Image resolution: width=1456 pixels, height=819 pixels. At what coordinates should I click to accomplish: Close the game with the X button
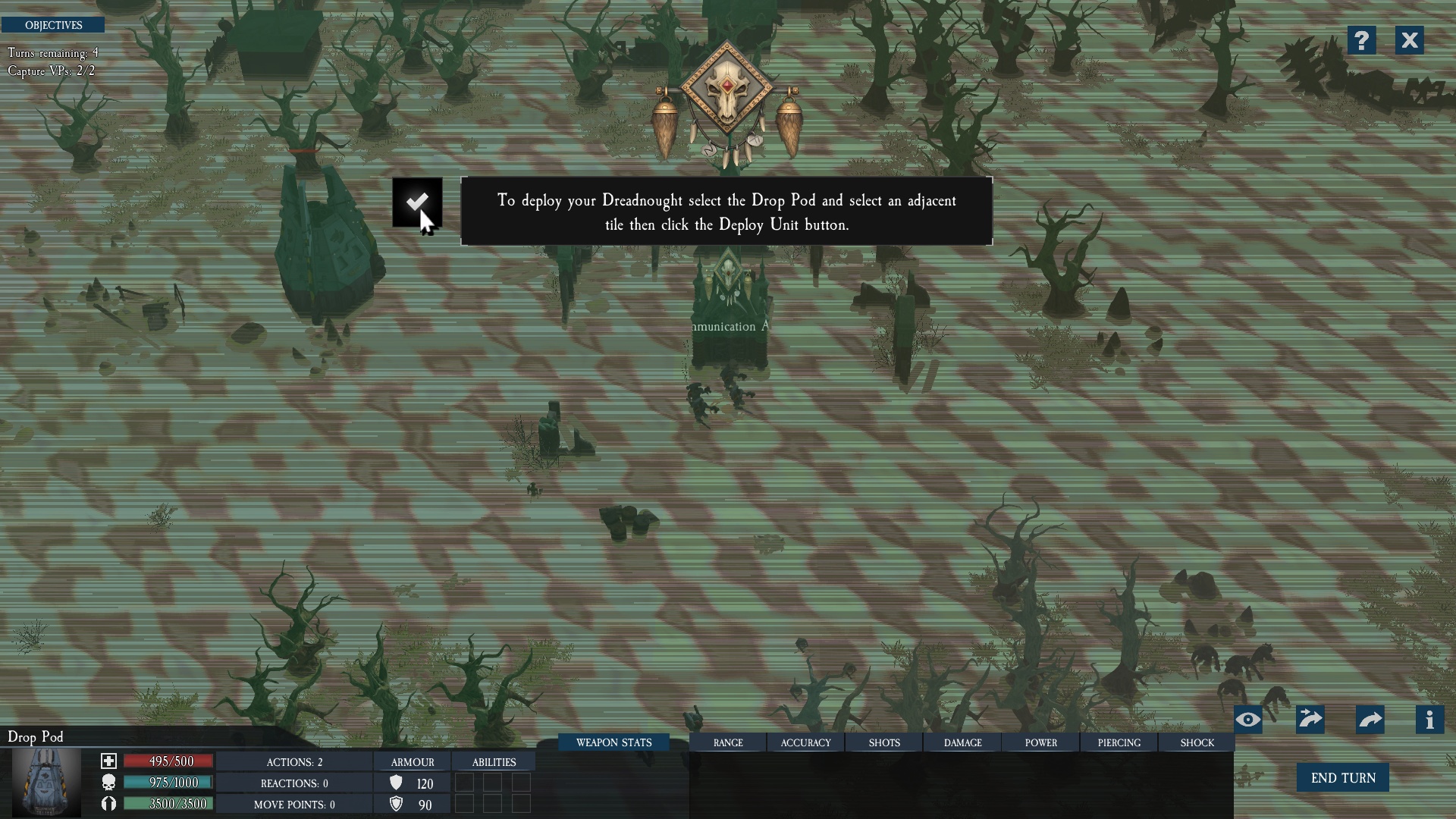pos(1409,40)
